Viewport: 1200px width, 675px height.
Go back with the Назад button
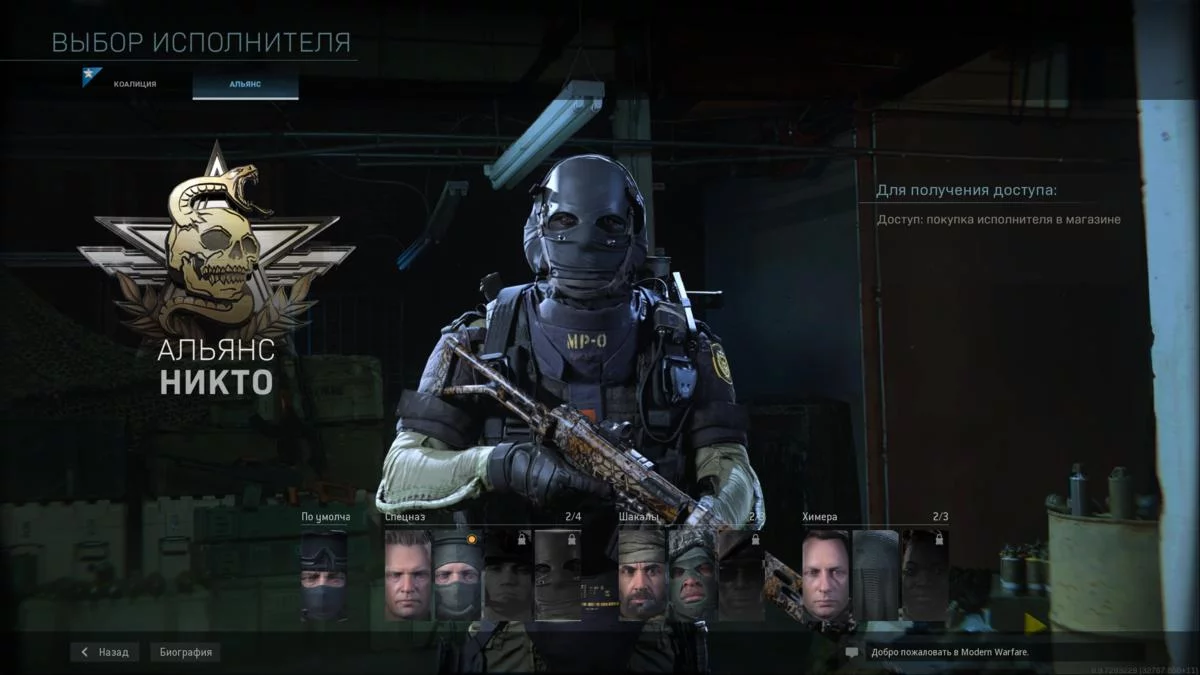[x=105, y=652]
